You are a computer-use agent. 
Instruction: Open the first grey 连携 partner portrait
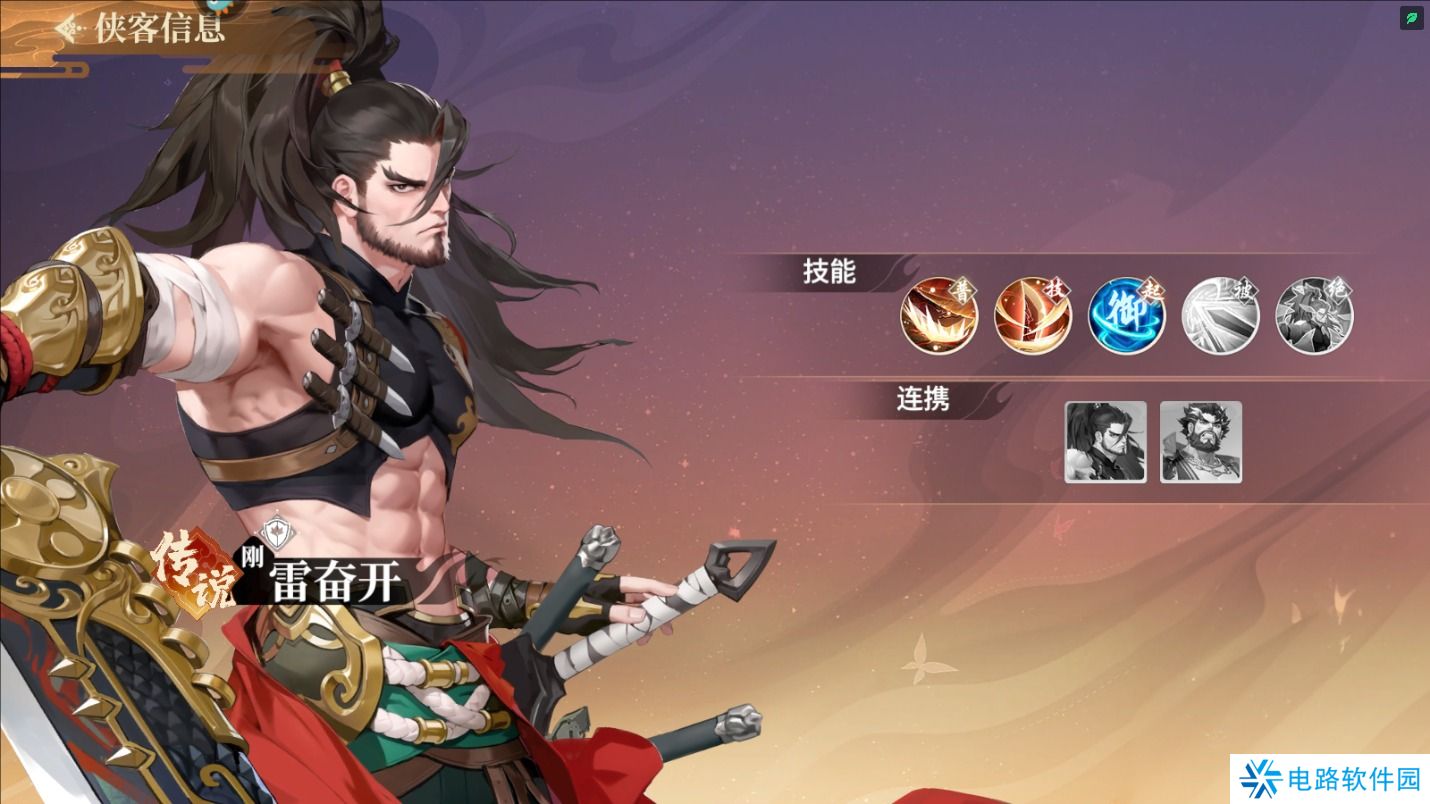(1105, 441)
